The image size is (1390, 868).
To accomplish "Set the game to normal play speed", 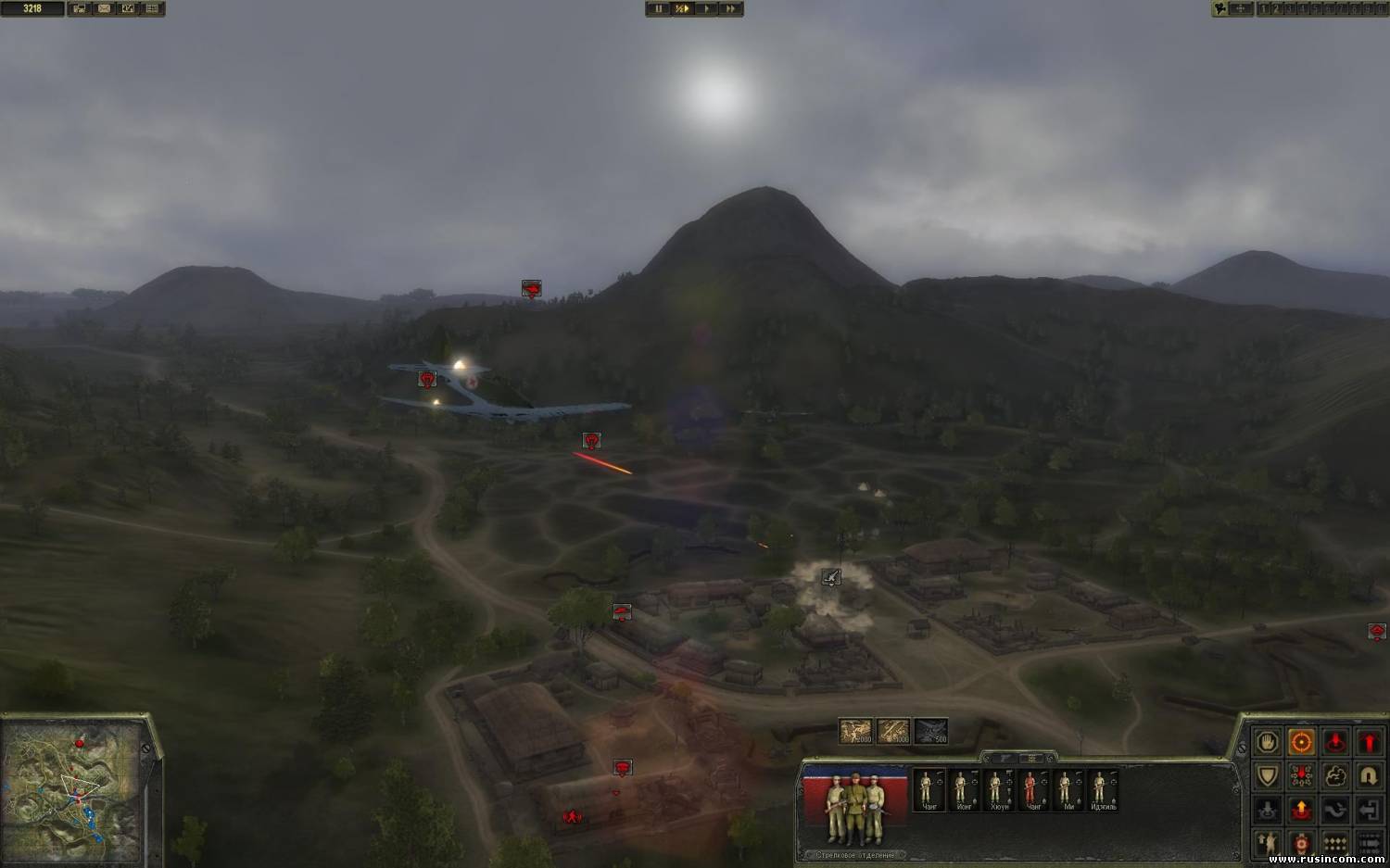I will pos(707,8).
